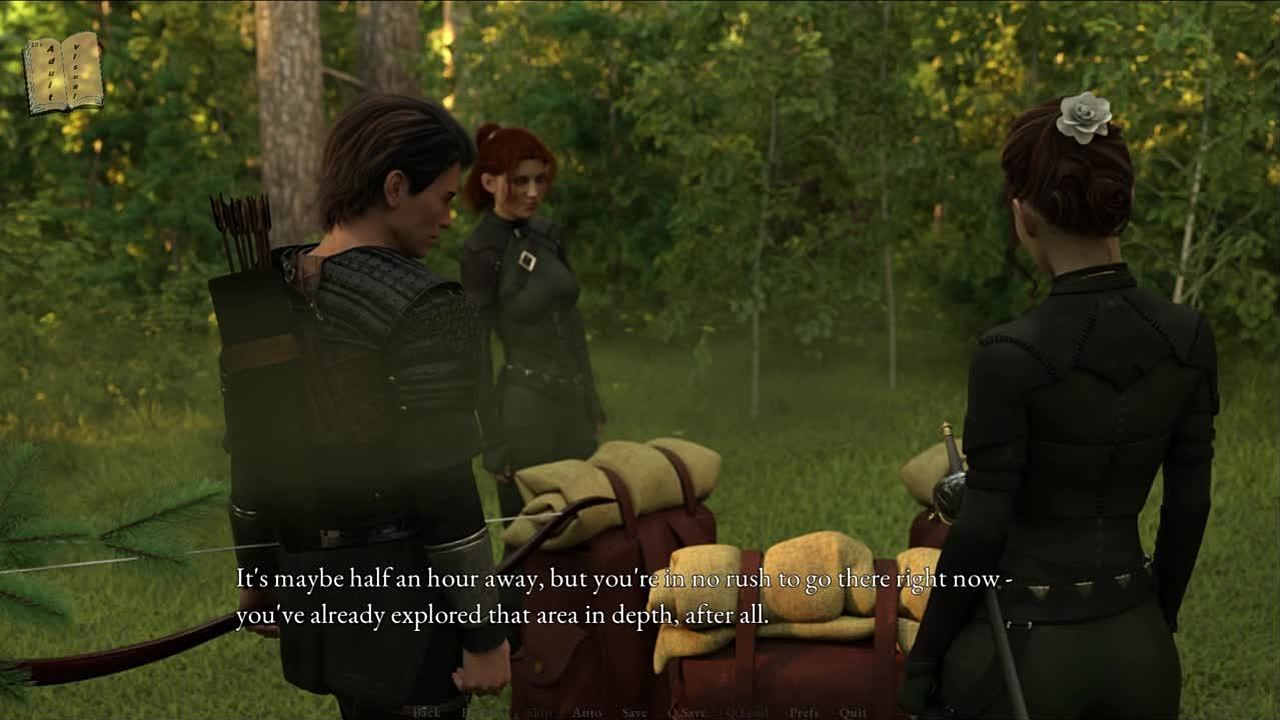Quit the game
1280x720 pixels.
853,712
